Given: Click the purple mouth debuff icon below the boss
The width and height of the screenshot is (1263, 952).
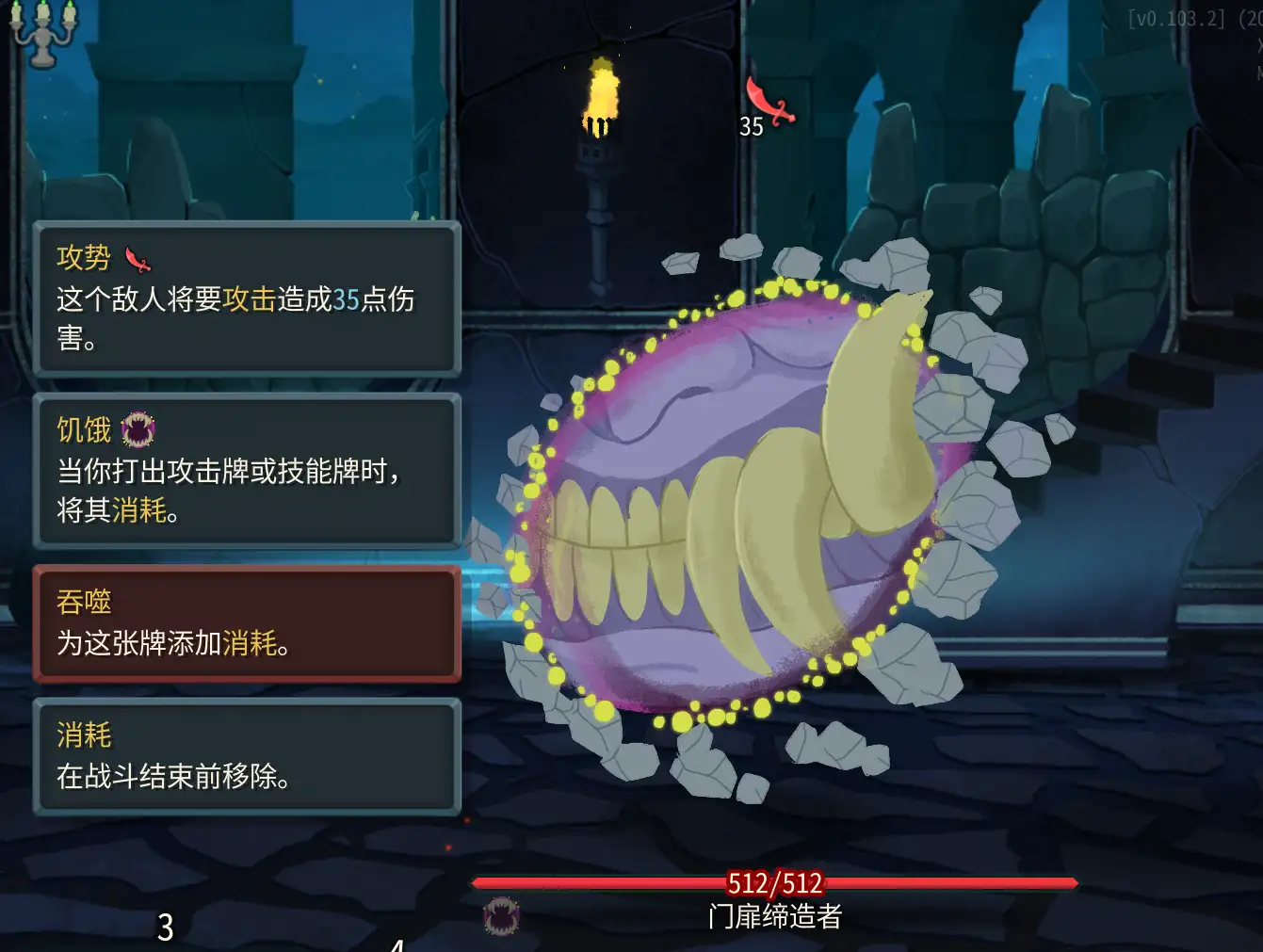Looking at the screenshot, I should [500, 915].
